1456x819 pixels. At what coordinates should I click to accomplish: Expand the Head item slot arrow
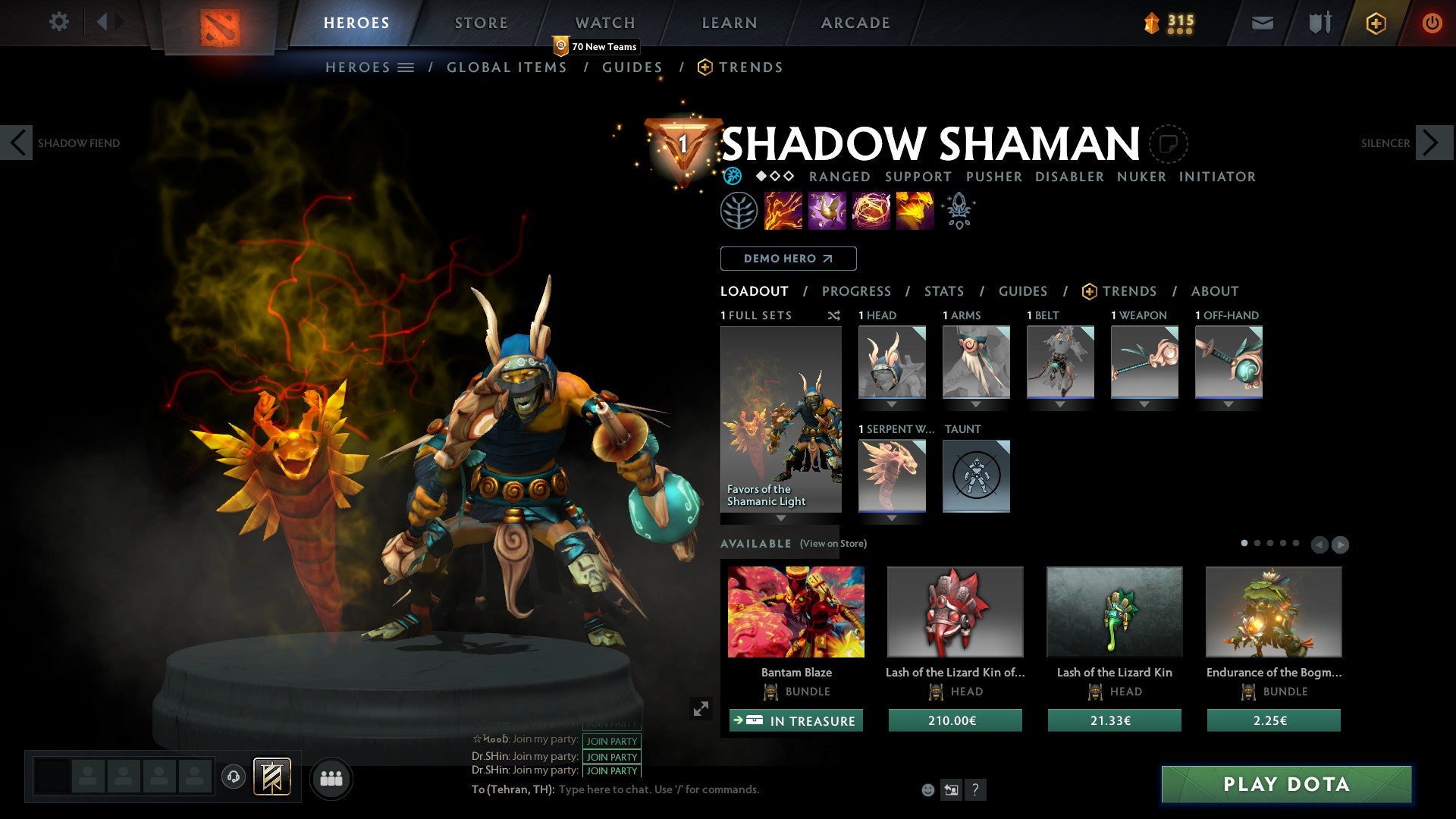pyautogui.click(x=892, y=404)
